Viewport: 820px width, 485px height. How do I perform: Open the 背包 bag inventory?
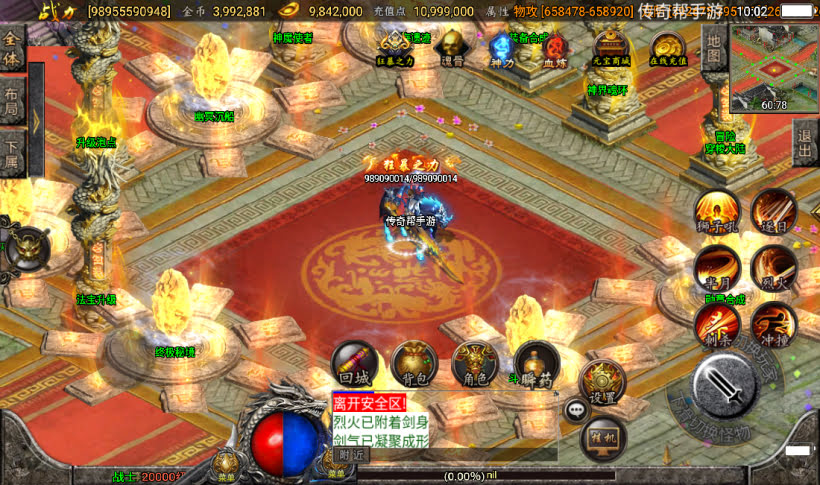[415, 364]
